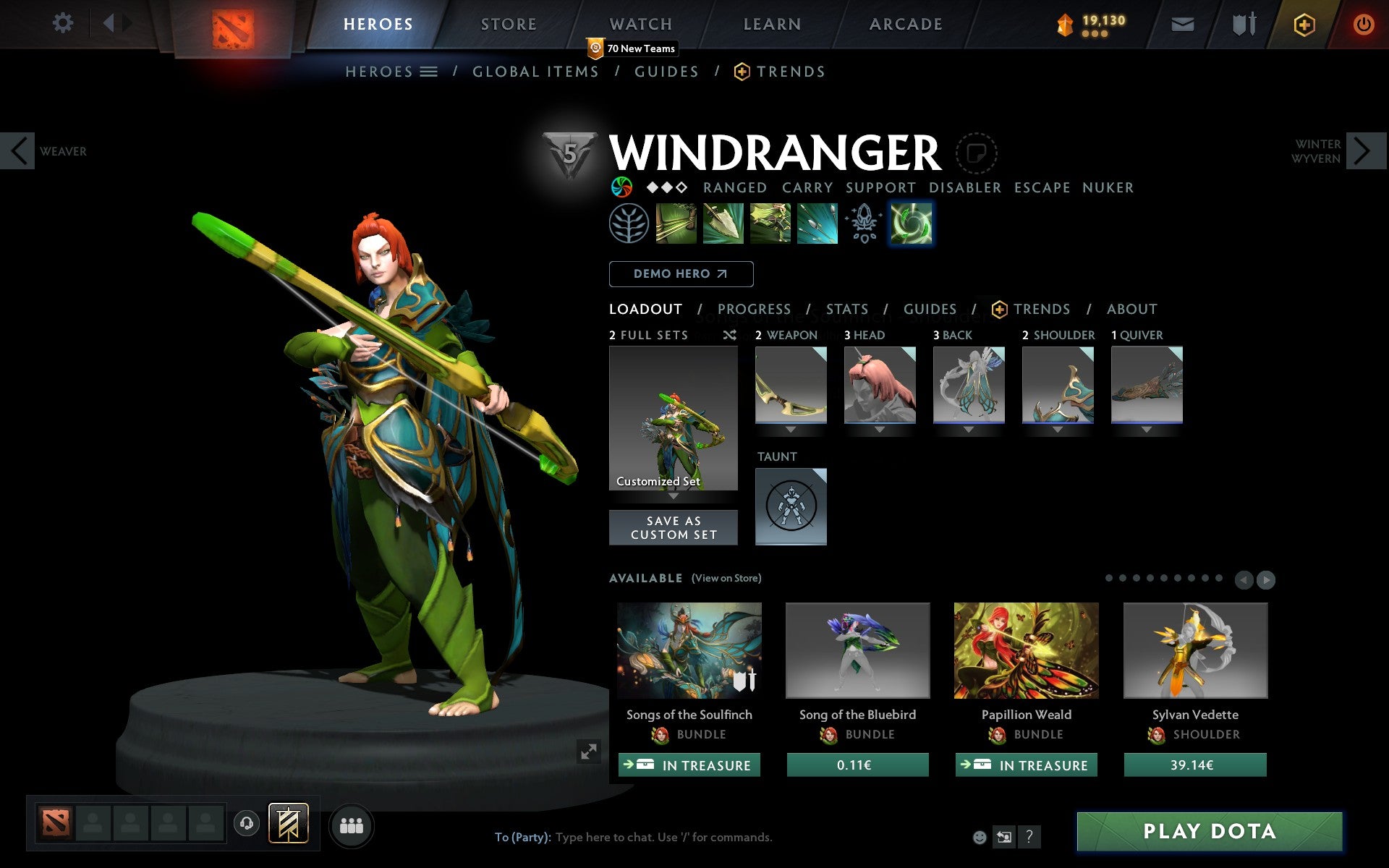Toggle the shuffle option for full sets
The width and height of the screenshot is (1389, 868).
[x=730, y=335]
